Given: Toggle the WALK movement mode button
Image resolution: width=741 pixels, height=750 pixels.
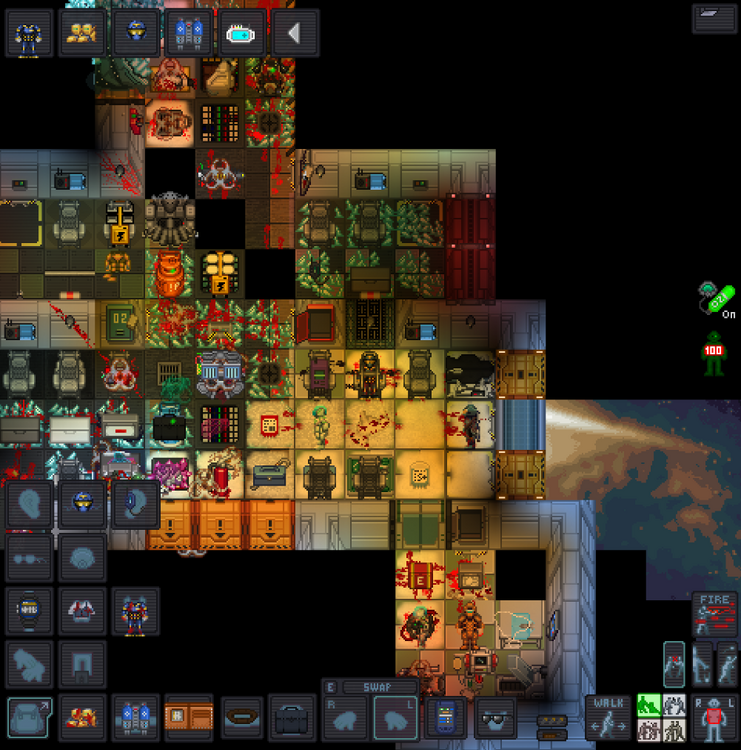Looking at the screenshot, I should point(607,715).
